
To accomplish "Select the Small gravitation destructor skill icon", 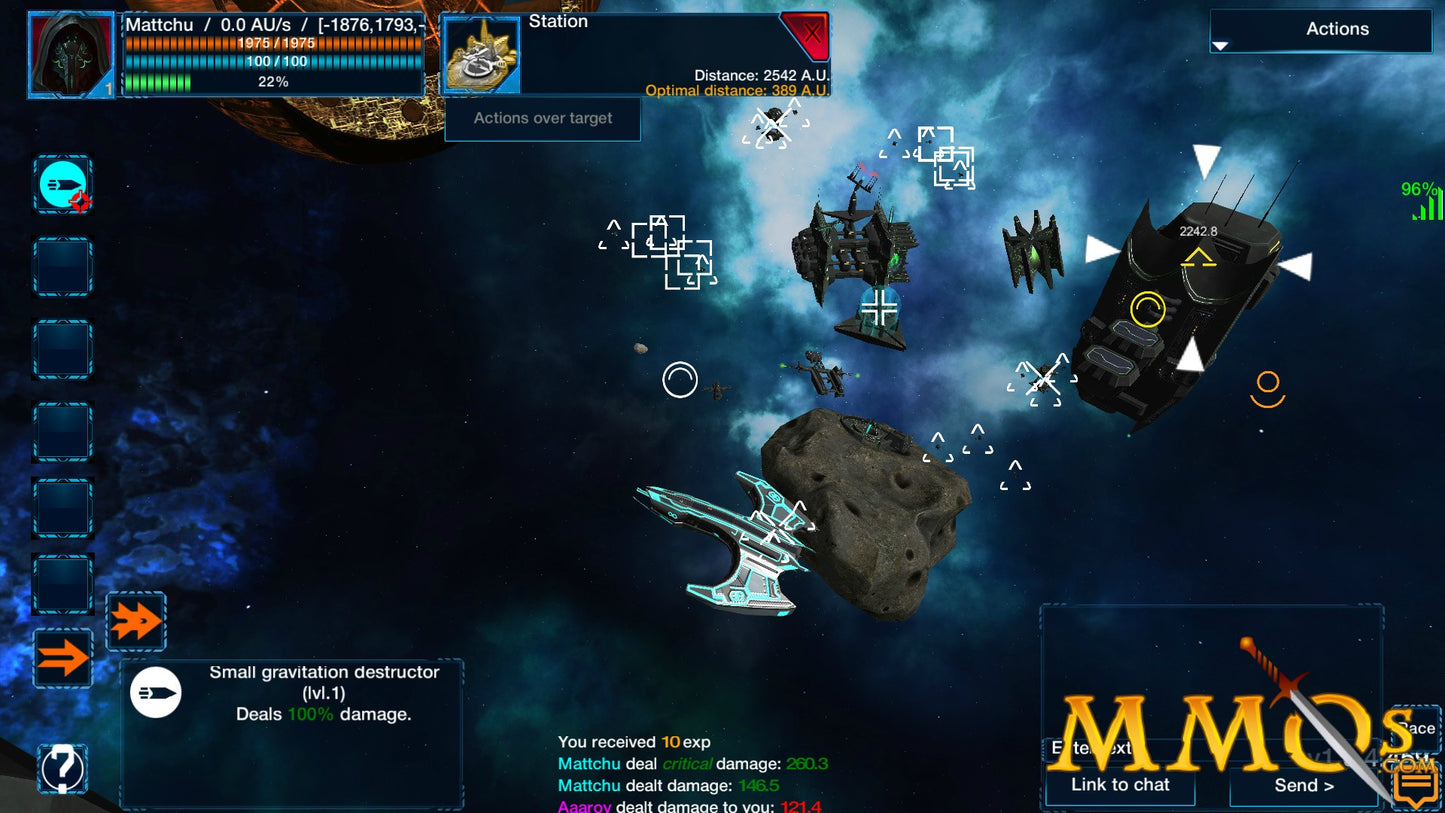I will (x=62, y=184).
